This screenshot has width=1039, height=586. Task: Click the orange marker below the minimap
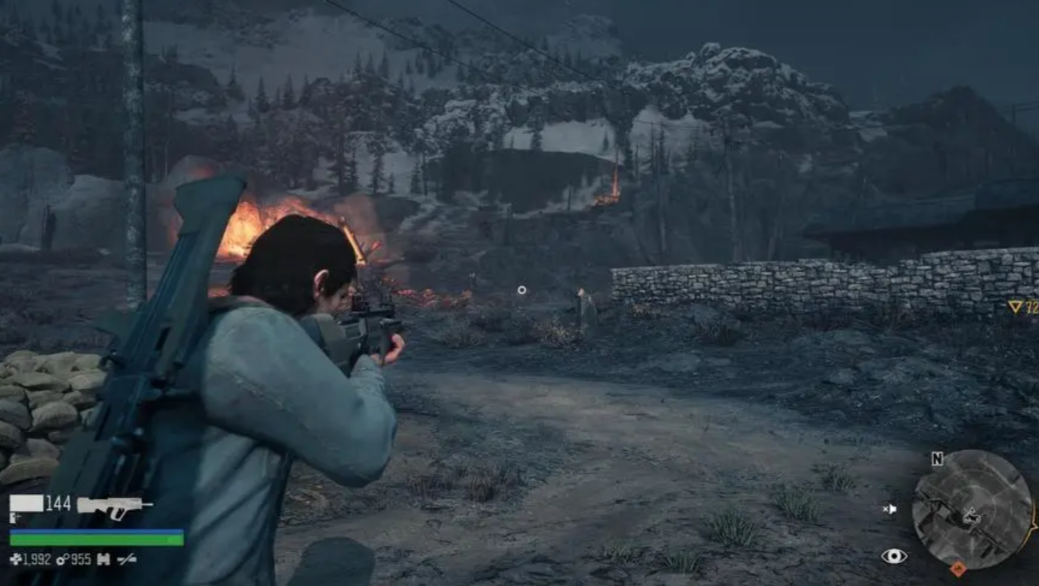click(x=957, y=569)
